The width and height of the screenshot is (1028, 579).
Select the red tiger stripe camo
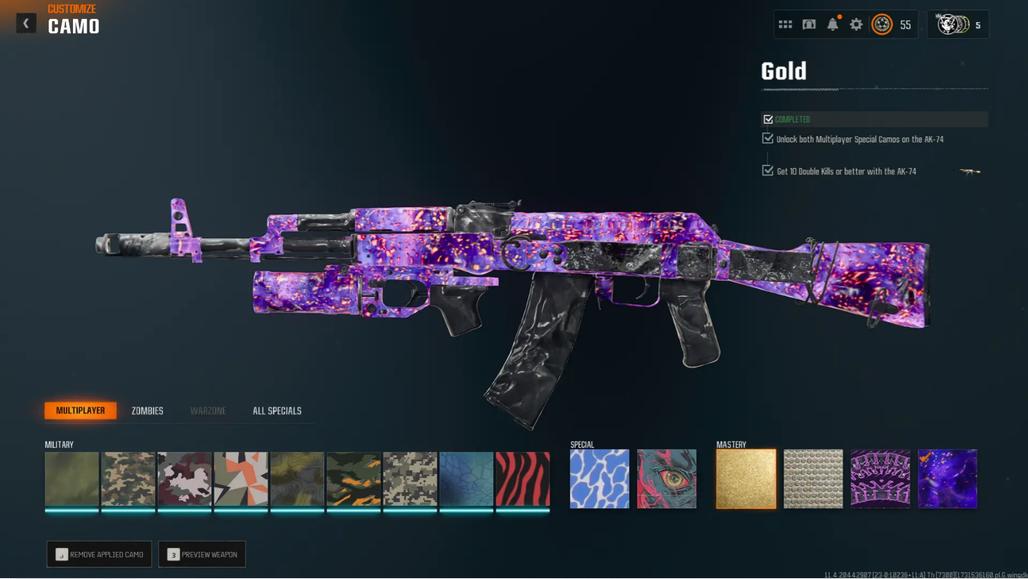click(523, 478)
